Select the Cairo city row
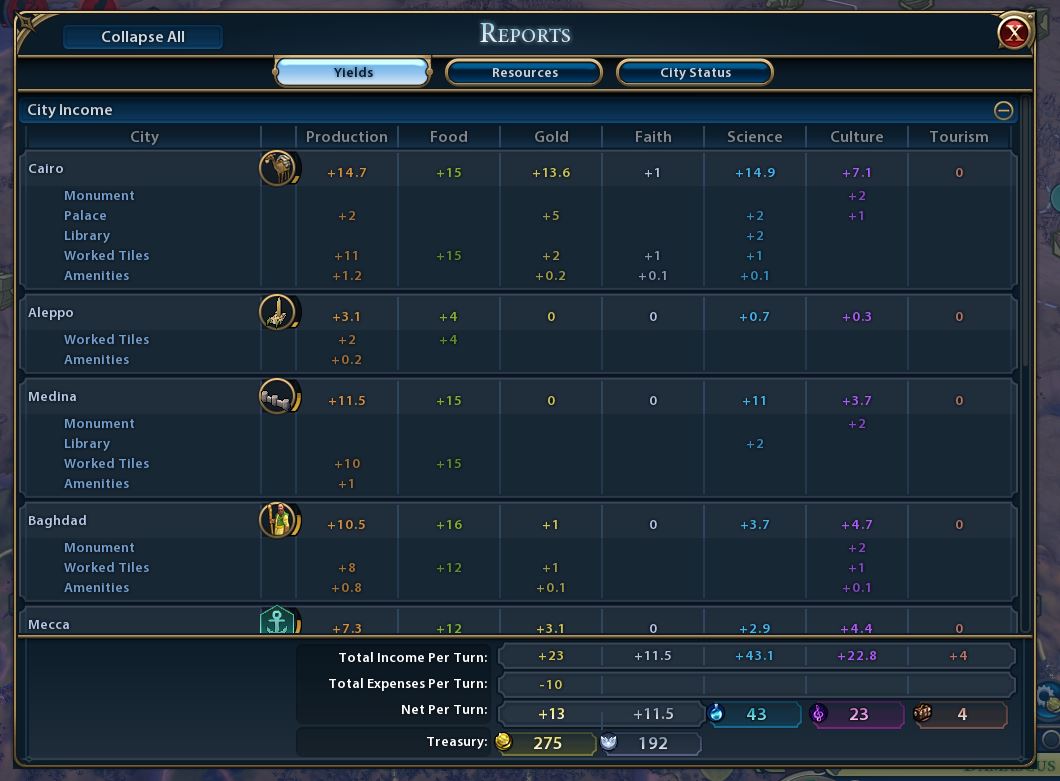 pos(46,169)
